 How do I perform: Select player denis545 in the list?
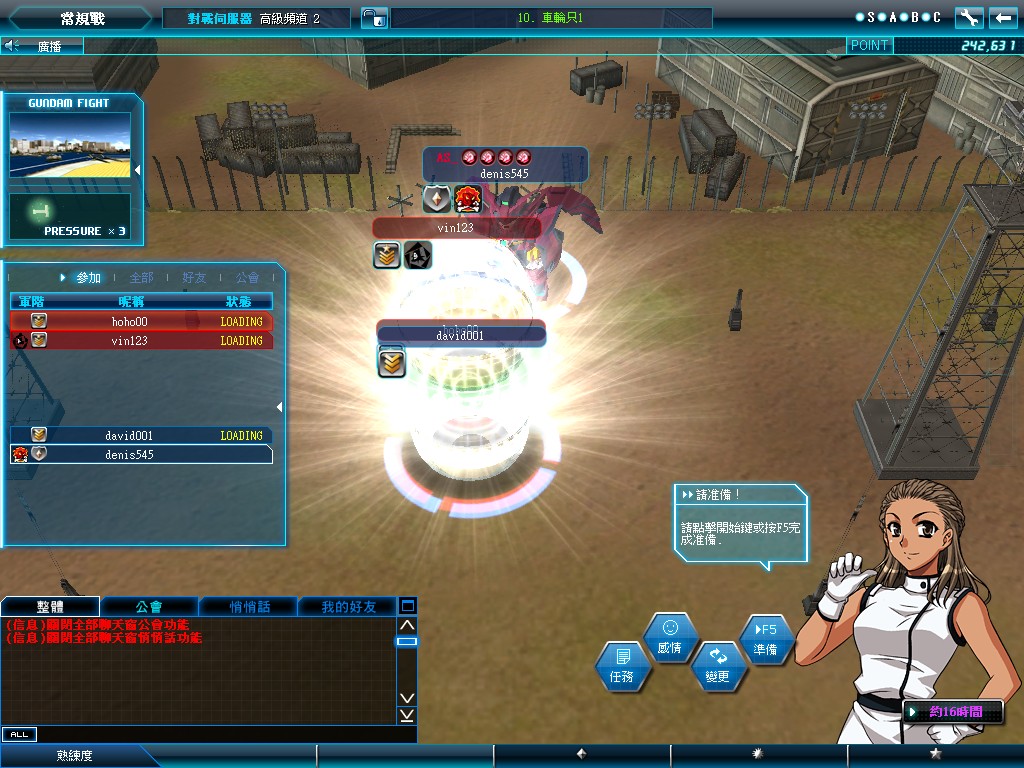(x=140, y=455)
